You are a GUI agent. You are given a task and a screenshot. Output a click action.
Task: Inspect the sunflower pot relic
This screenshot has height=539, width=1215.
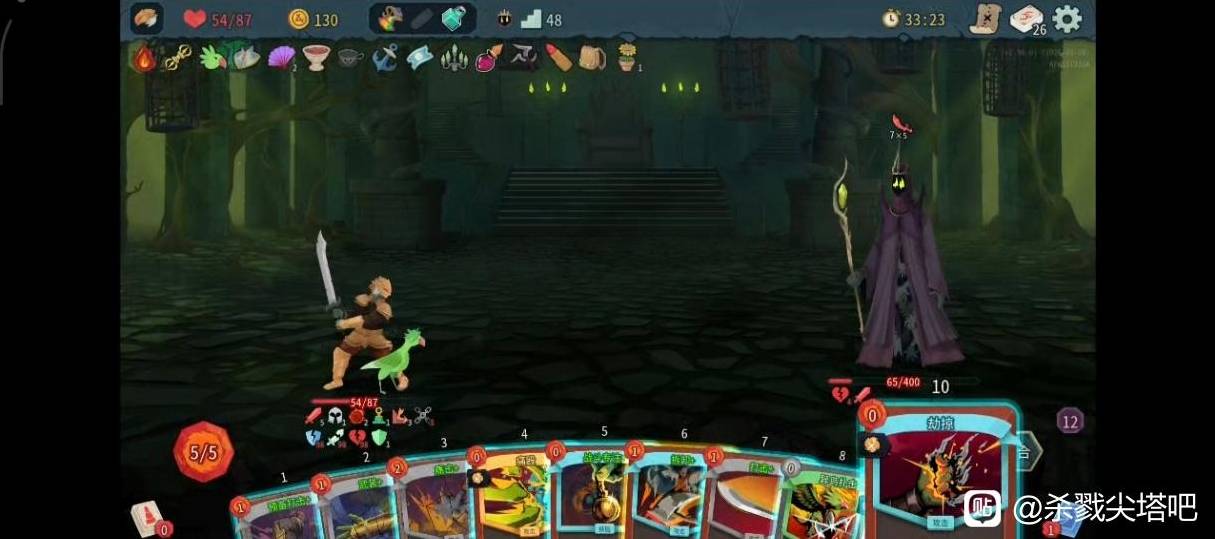tap(628, 57)
